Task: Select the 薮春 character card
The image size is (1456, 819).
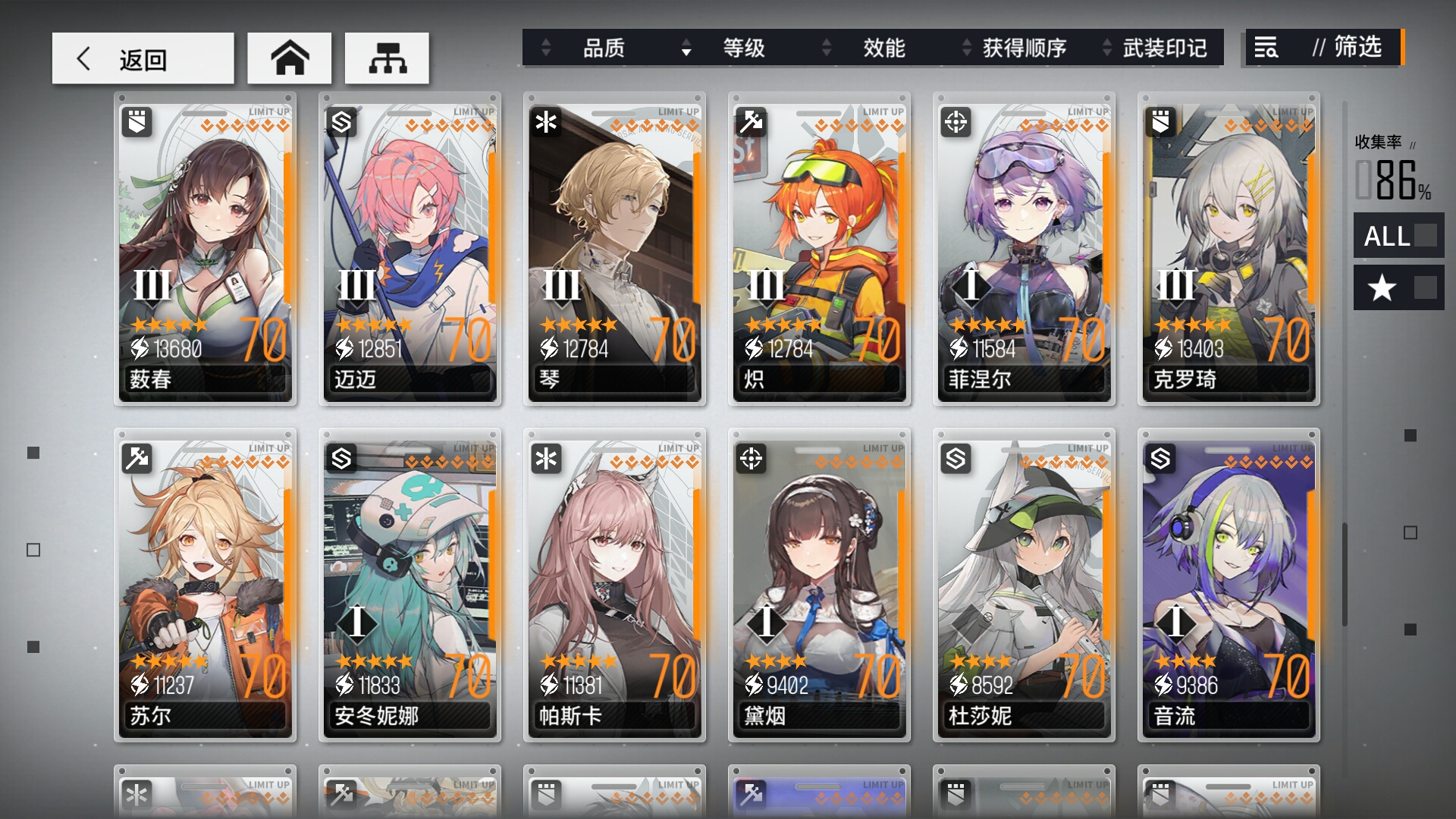Action: [x=205, y=249]
